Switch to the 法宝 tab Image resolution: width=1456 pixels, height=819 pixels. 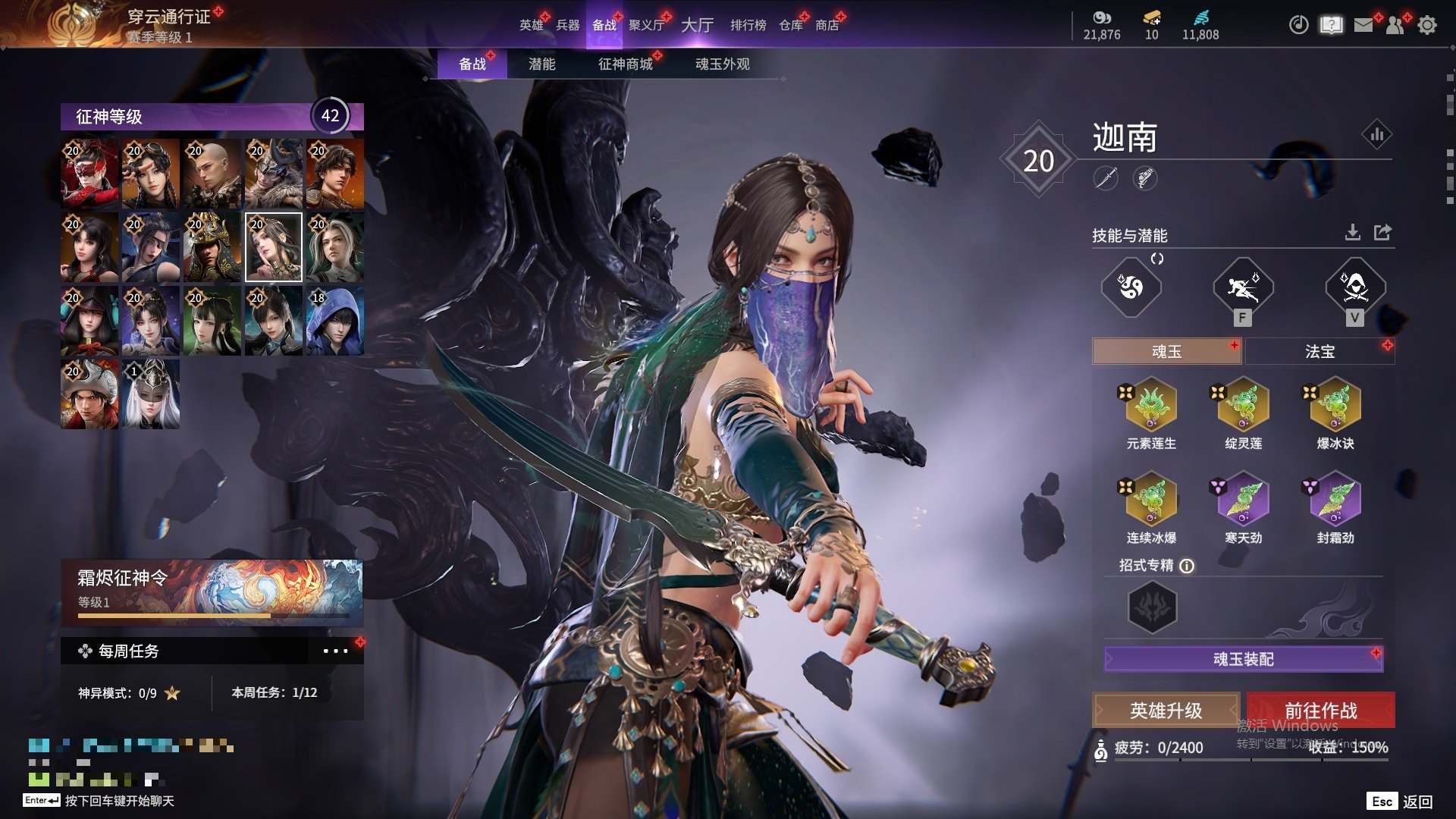(x=1319, y=351)
